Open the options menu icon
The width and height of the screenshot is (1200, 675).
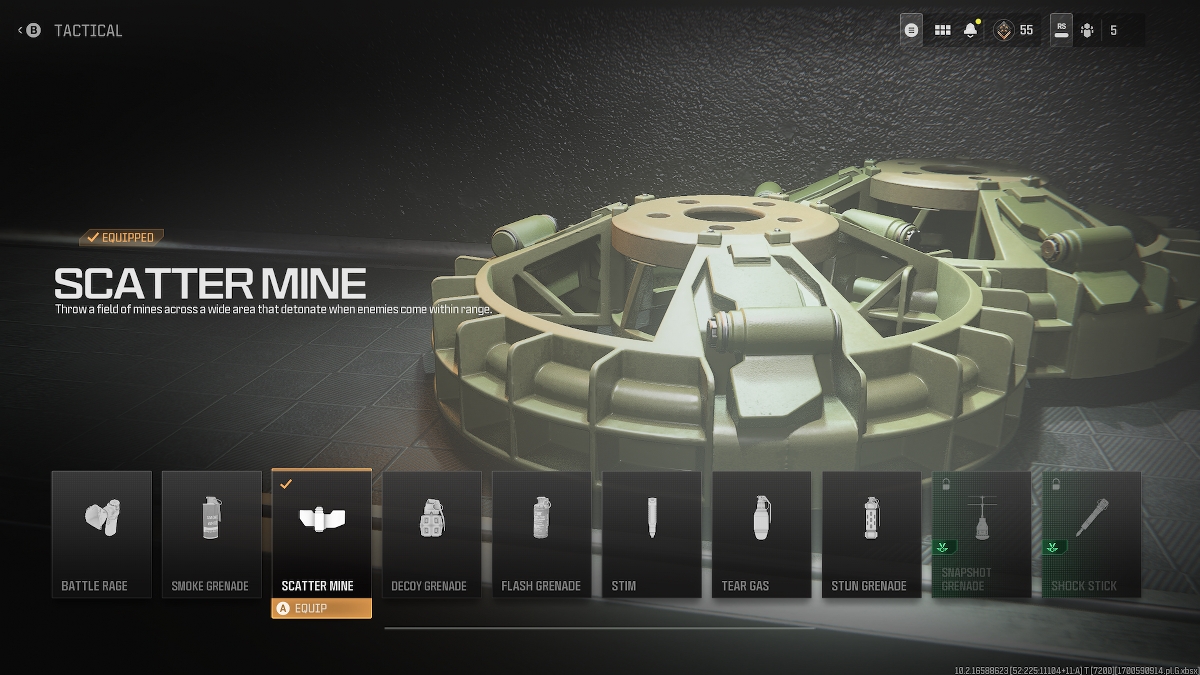point(911,30)
